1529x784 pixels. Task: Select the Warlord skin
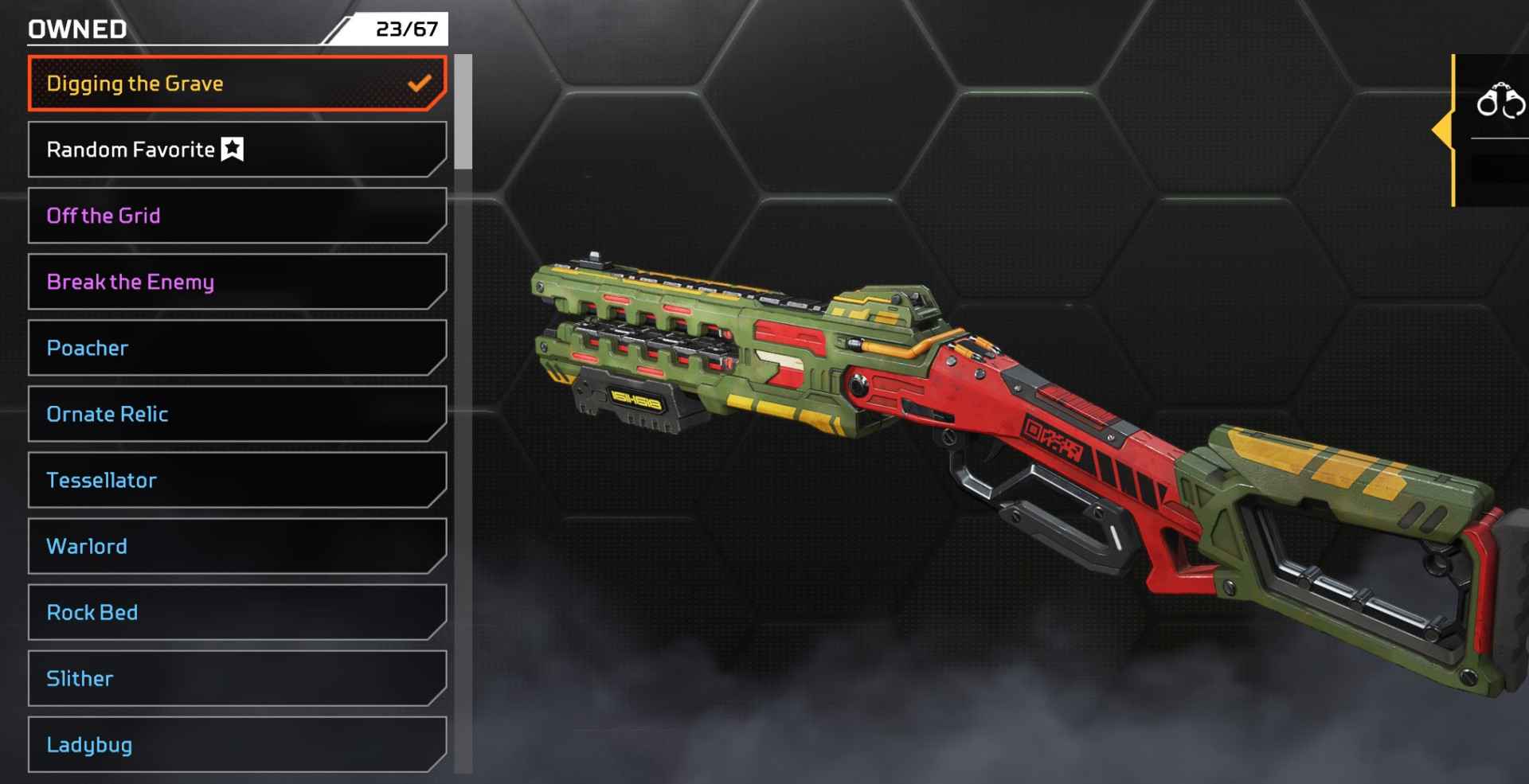[x=237, y=546]
